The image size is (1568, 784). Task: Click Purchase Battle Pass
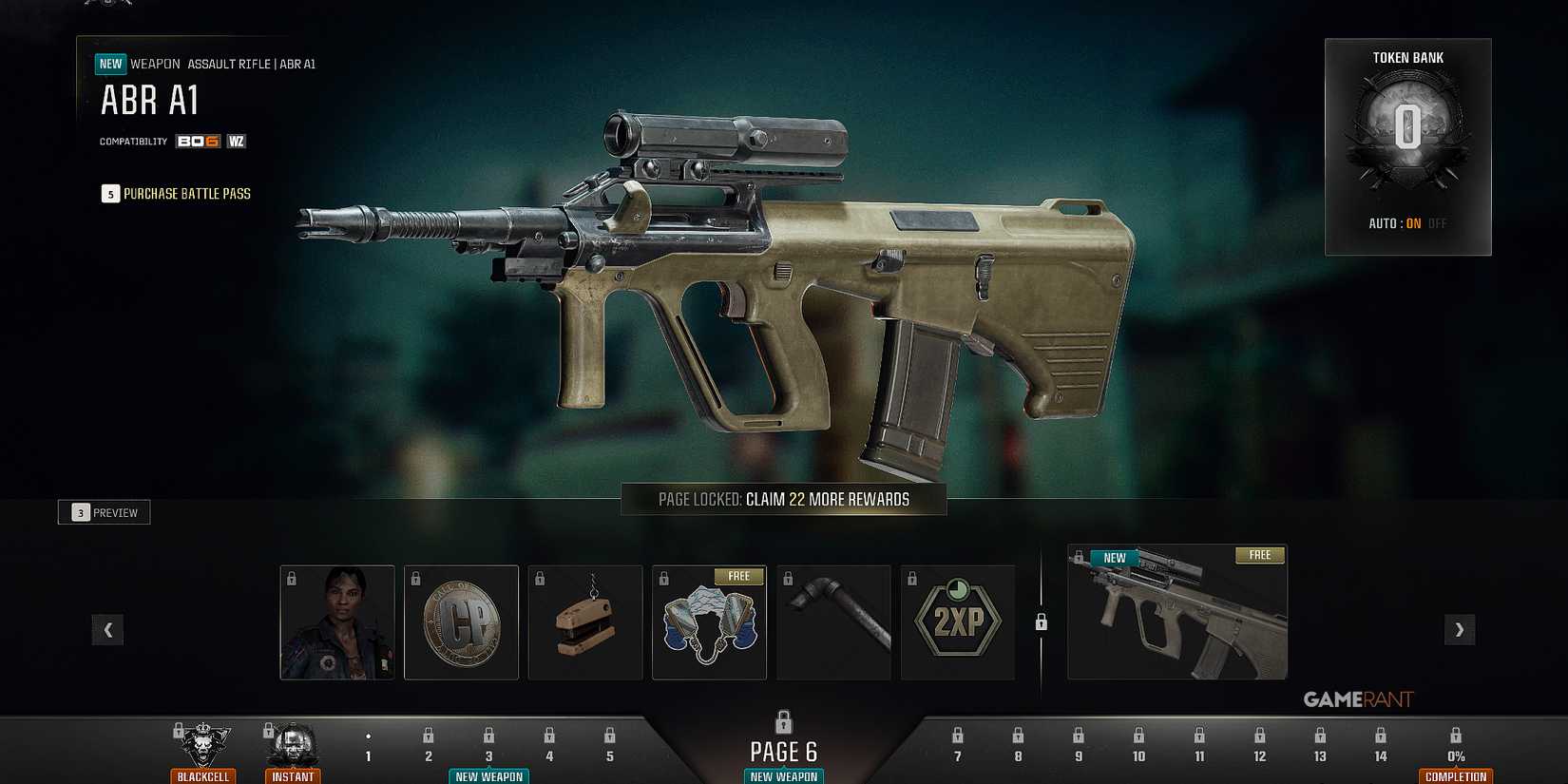177,193
